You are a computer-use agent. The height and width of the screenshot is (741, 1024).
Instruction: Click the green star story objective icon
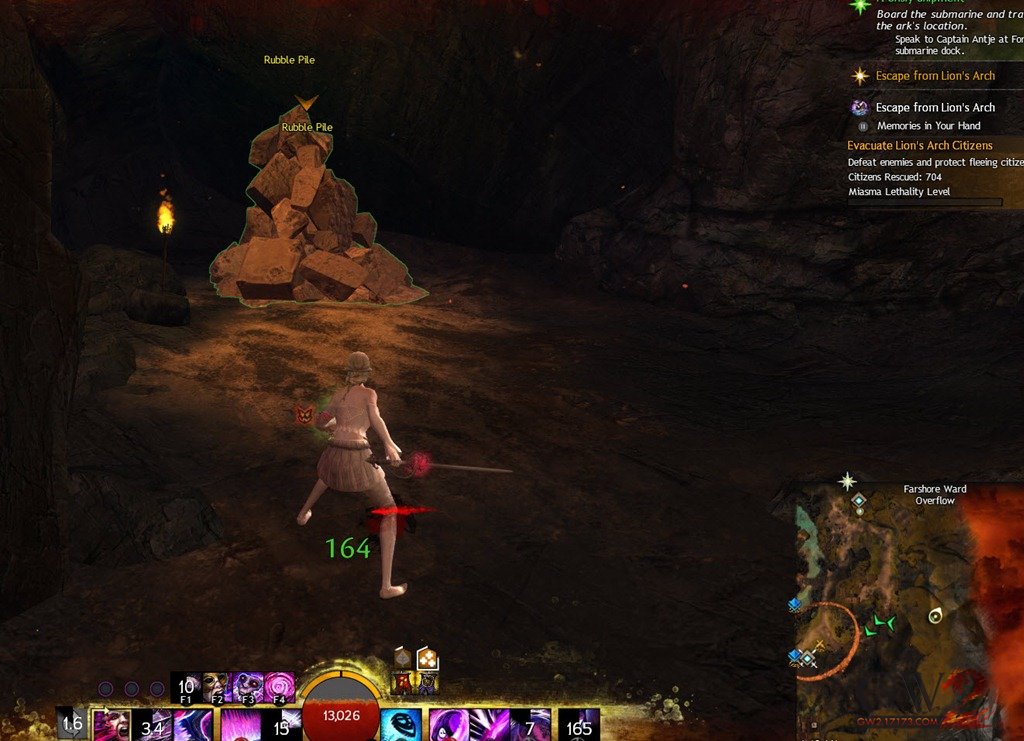pos(859,6)
